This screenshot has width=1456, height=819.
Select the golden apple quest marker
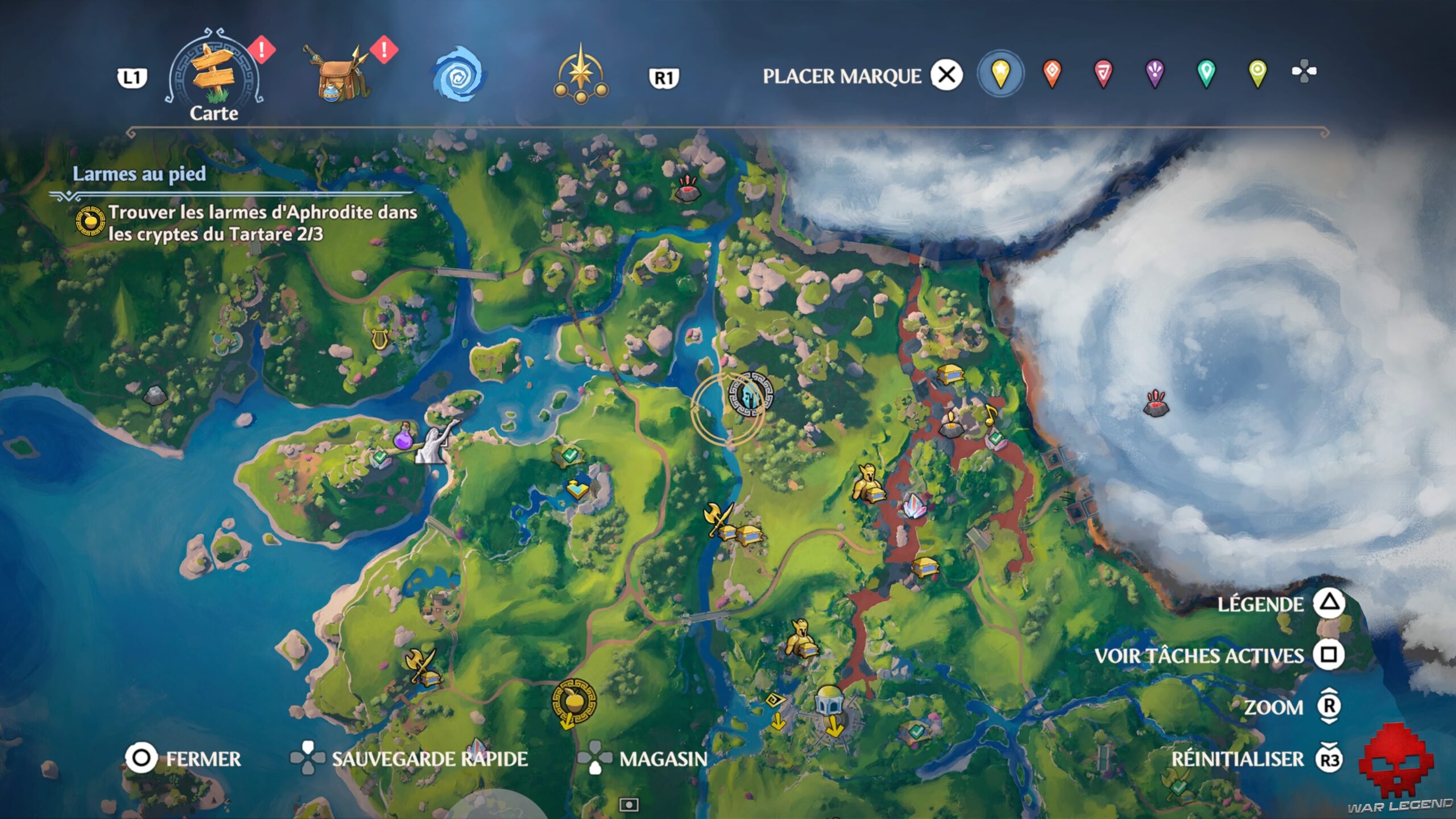[x=574, y=701]
